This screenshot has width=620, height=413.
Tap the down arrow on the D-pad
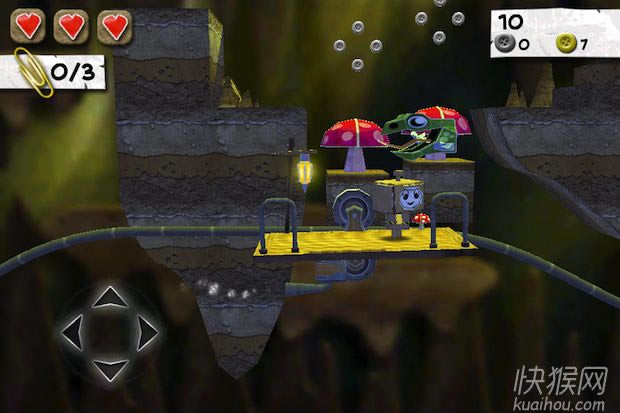click(110, 367)
